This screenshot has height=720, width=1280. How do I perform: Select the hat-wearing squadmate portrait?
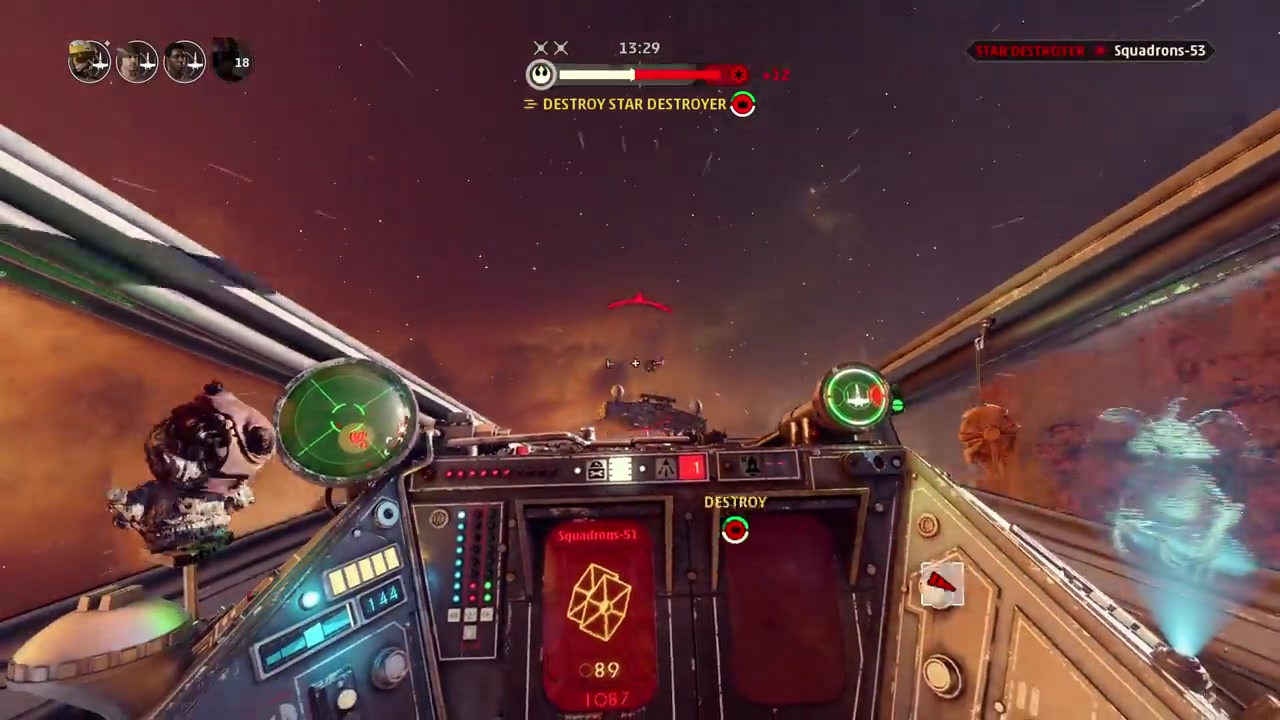tap(137, 62)
